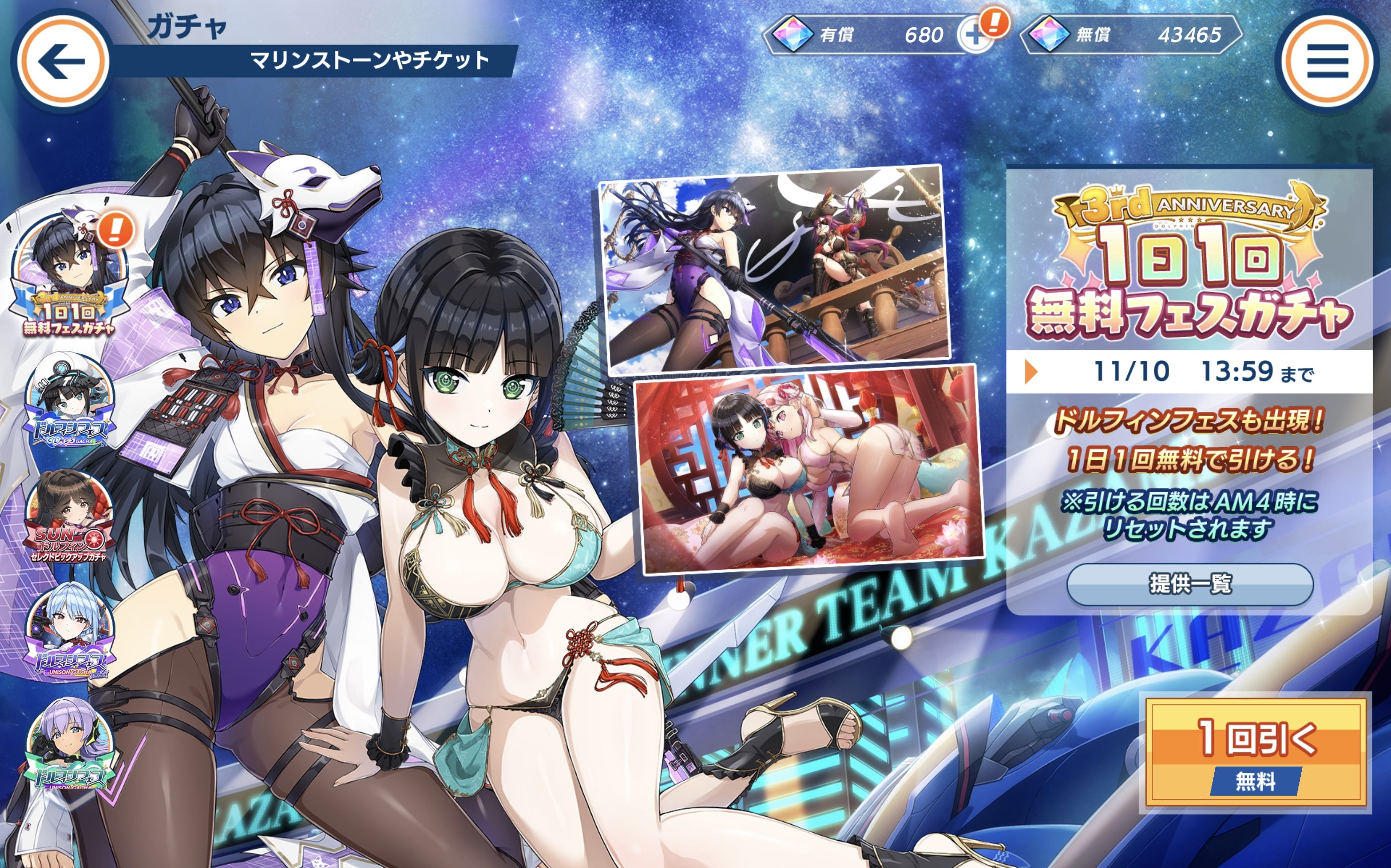Open the purple-haired Dolphin Fes Unison gacha

click(x=70, y=746)
